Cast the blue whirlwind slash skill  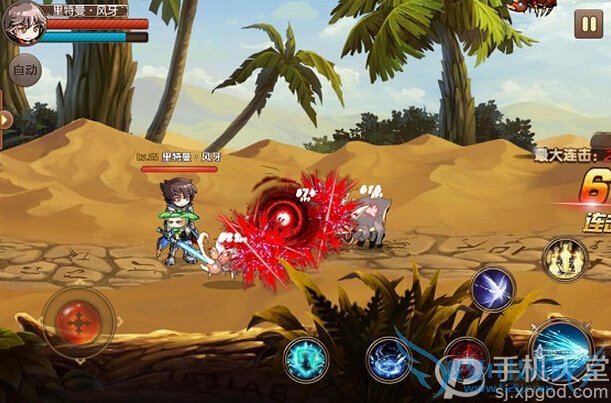[389, 359]
